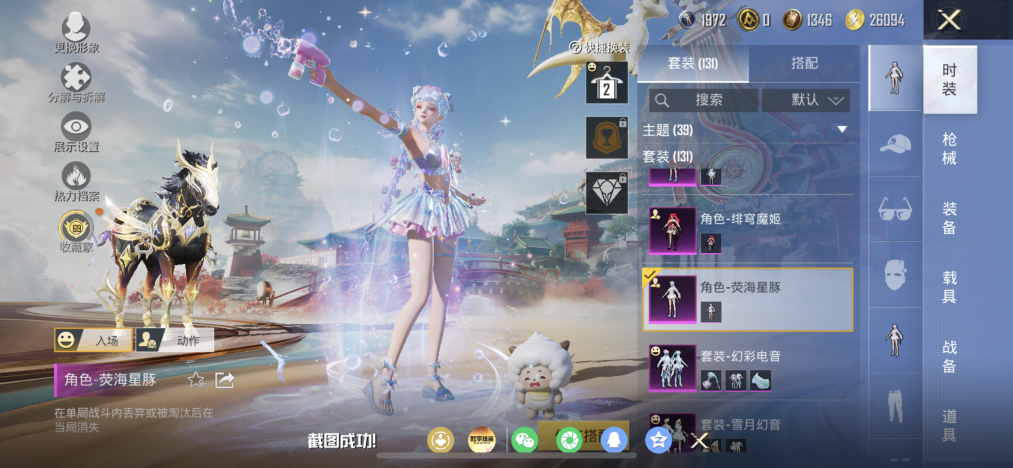1013x468 pixels.
Task: Open the 默认 sort dropdown
Action: 805,100
